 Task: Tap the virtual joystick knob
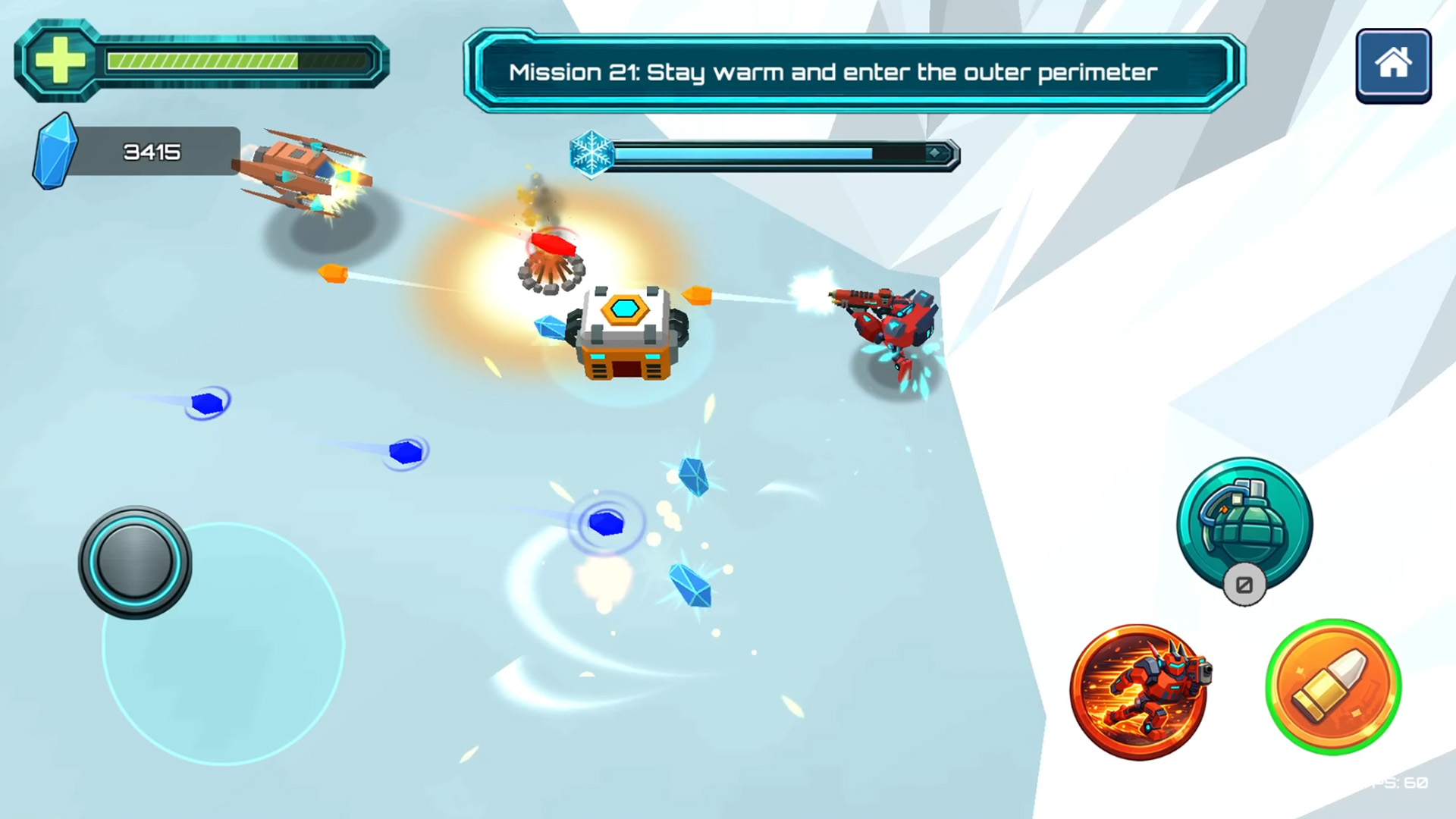[x=135, y=562]
